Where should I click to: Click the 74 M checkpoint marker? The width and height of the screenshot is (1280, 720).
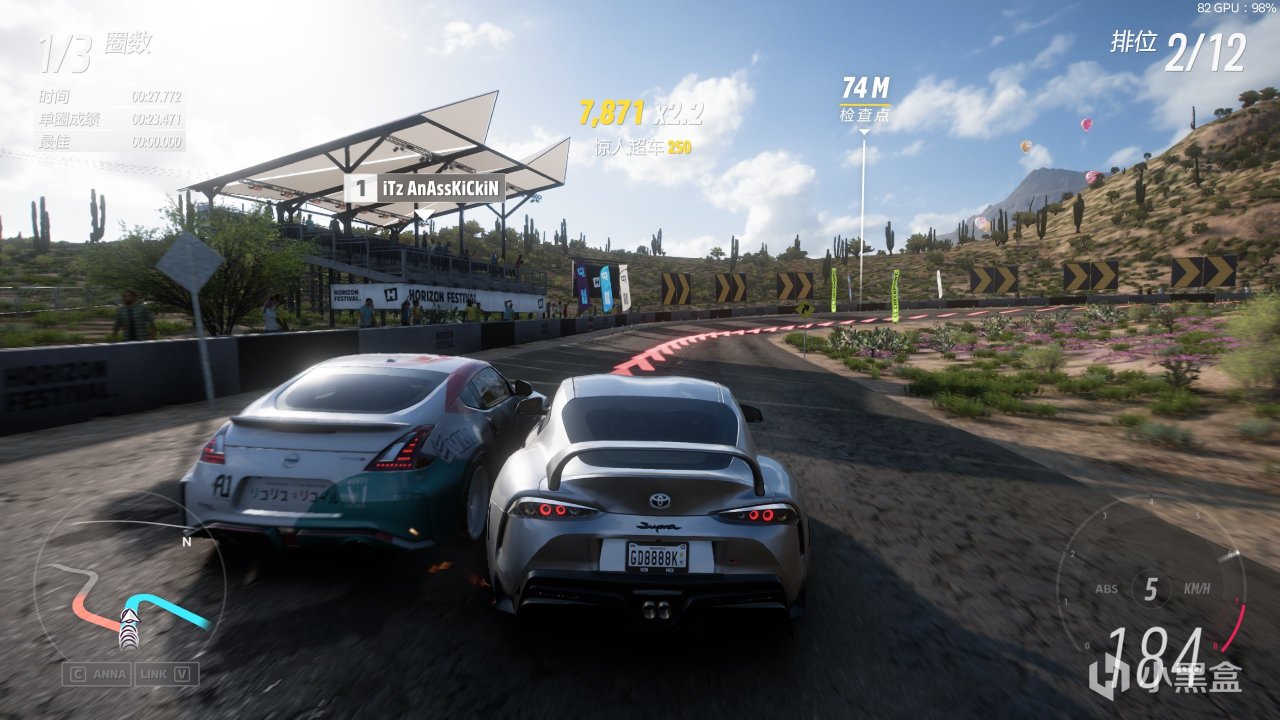pyautogui.click(x=865, y=99)
